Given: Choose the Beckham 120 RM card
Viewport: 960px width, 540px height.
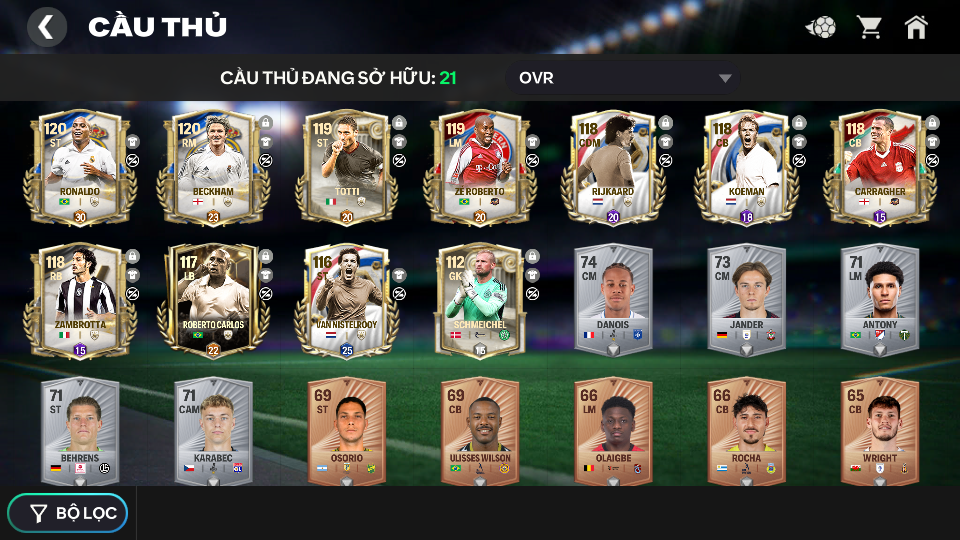Looking at the screenshot, I should 212,165.
